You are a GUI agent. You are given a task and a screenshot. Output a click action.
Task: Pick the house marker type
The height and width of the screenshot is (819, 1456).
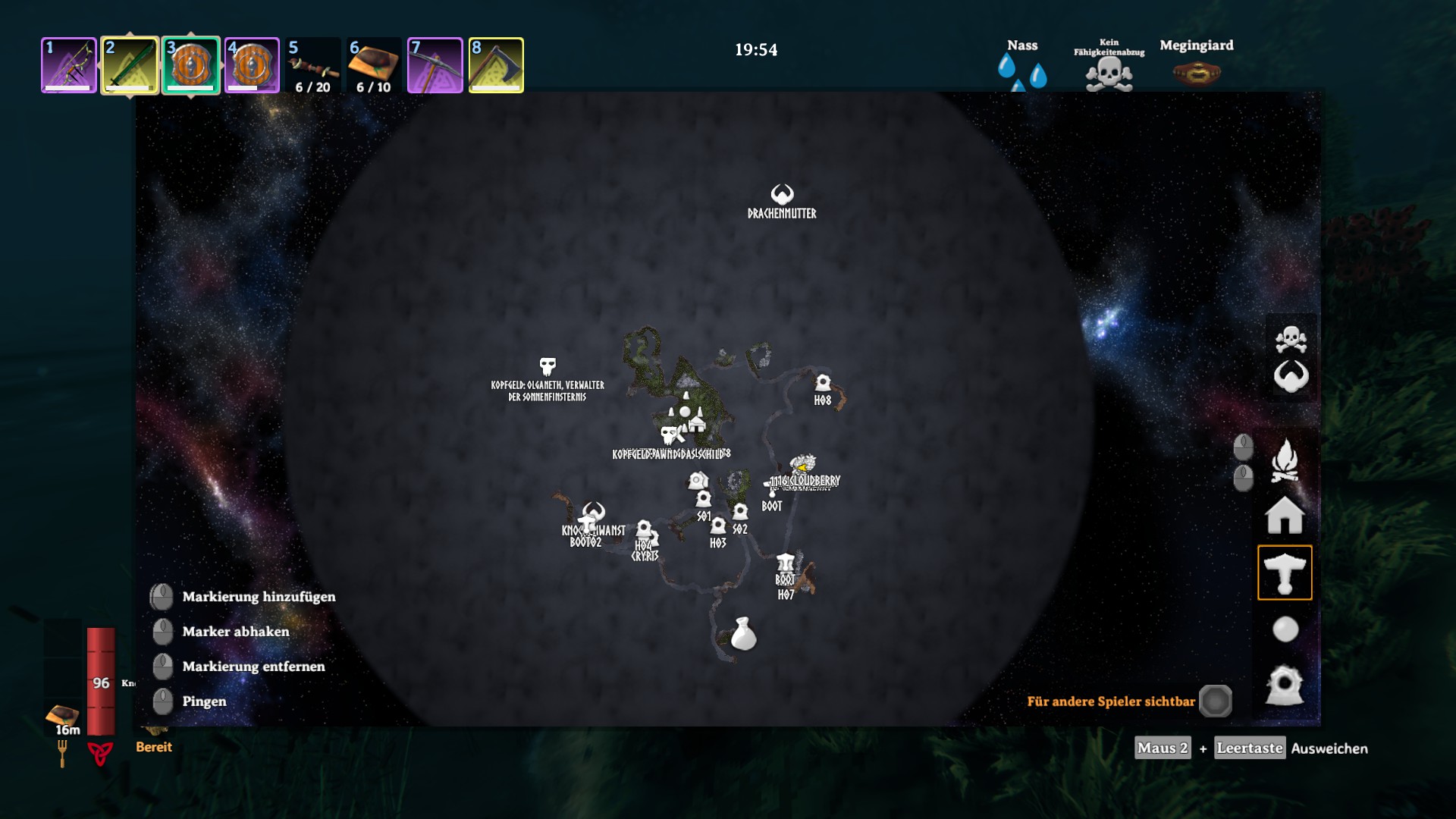[x=1285, y=516]
